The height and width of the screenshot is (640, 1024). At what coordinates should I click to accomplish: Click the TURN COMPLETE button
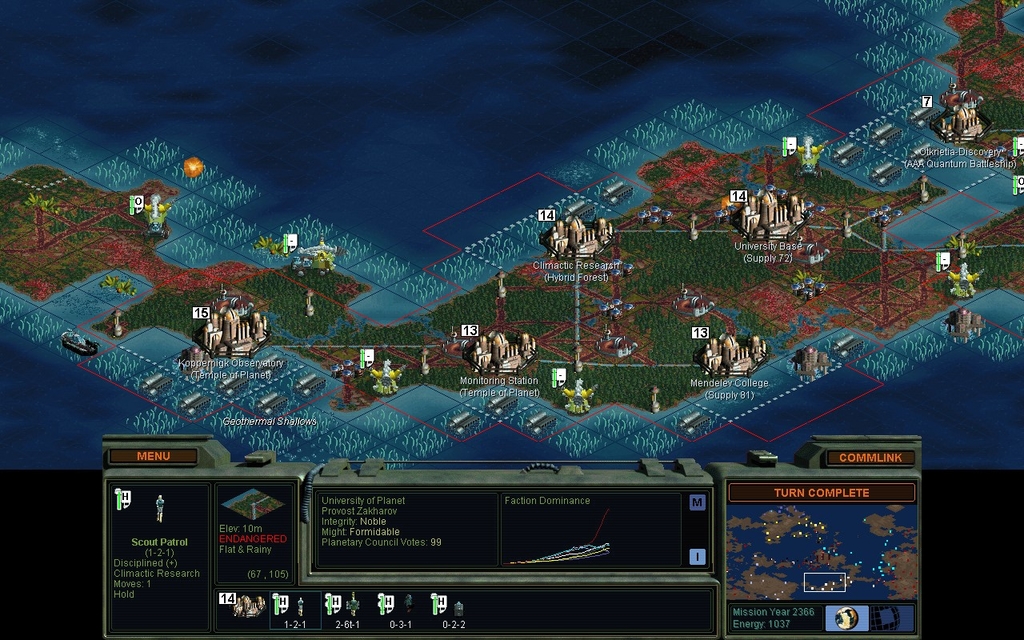coord(821,493)
